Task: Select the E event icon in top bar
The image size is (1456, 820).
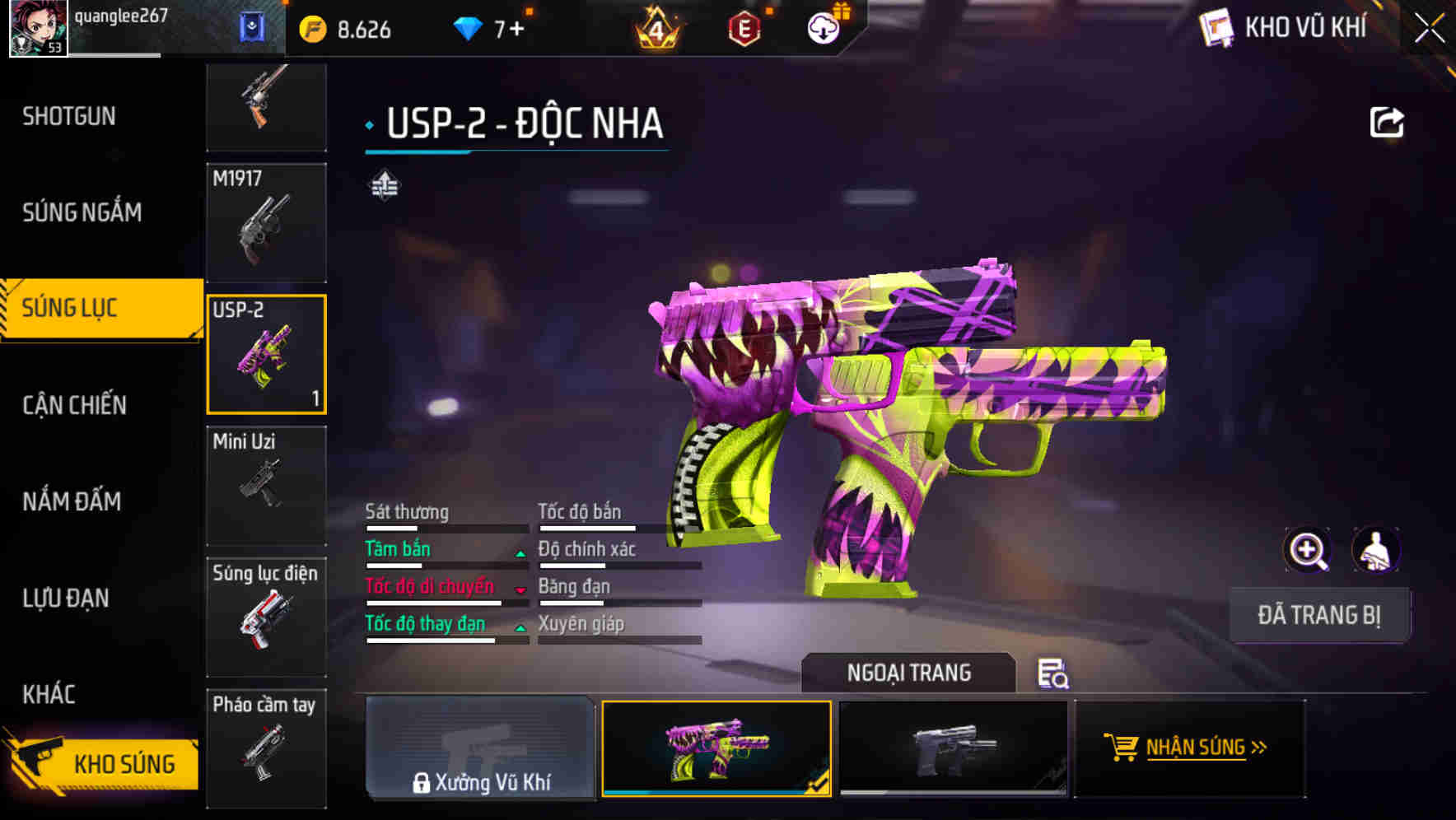Action: pos(746,27)
